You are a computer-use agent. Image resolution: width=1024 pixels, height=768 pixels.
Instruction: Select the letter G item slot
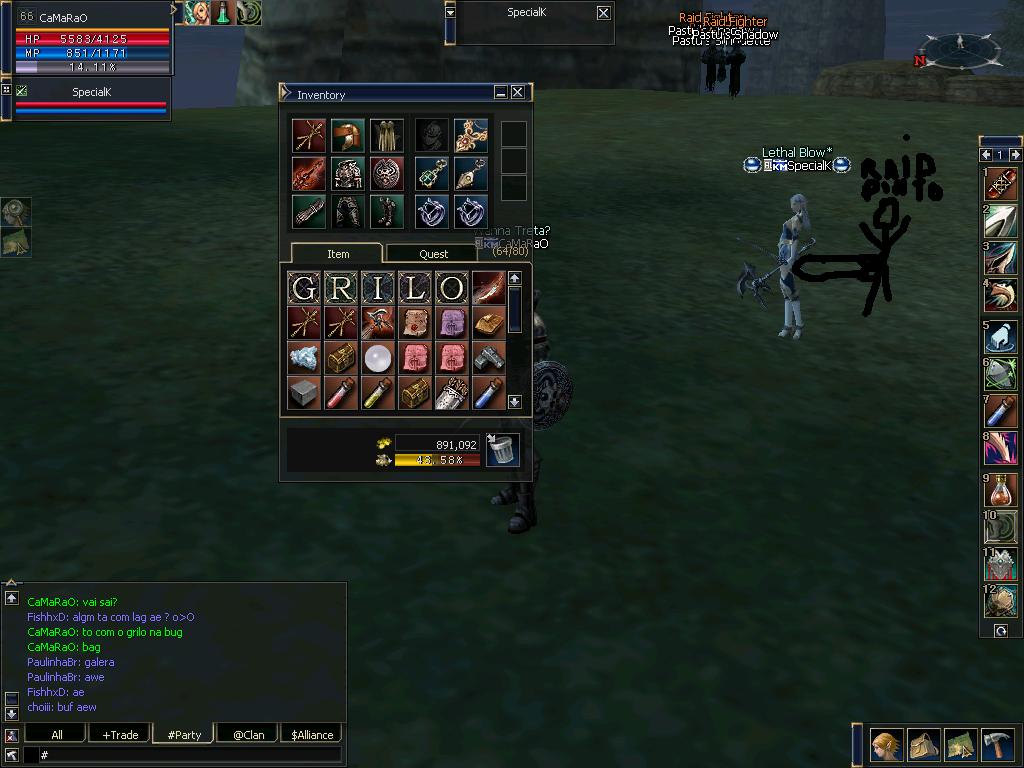[x=304, y=288]
